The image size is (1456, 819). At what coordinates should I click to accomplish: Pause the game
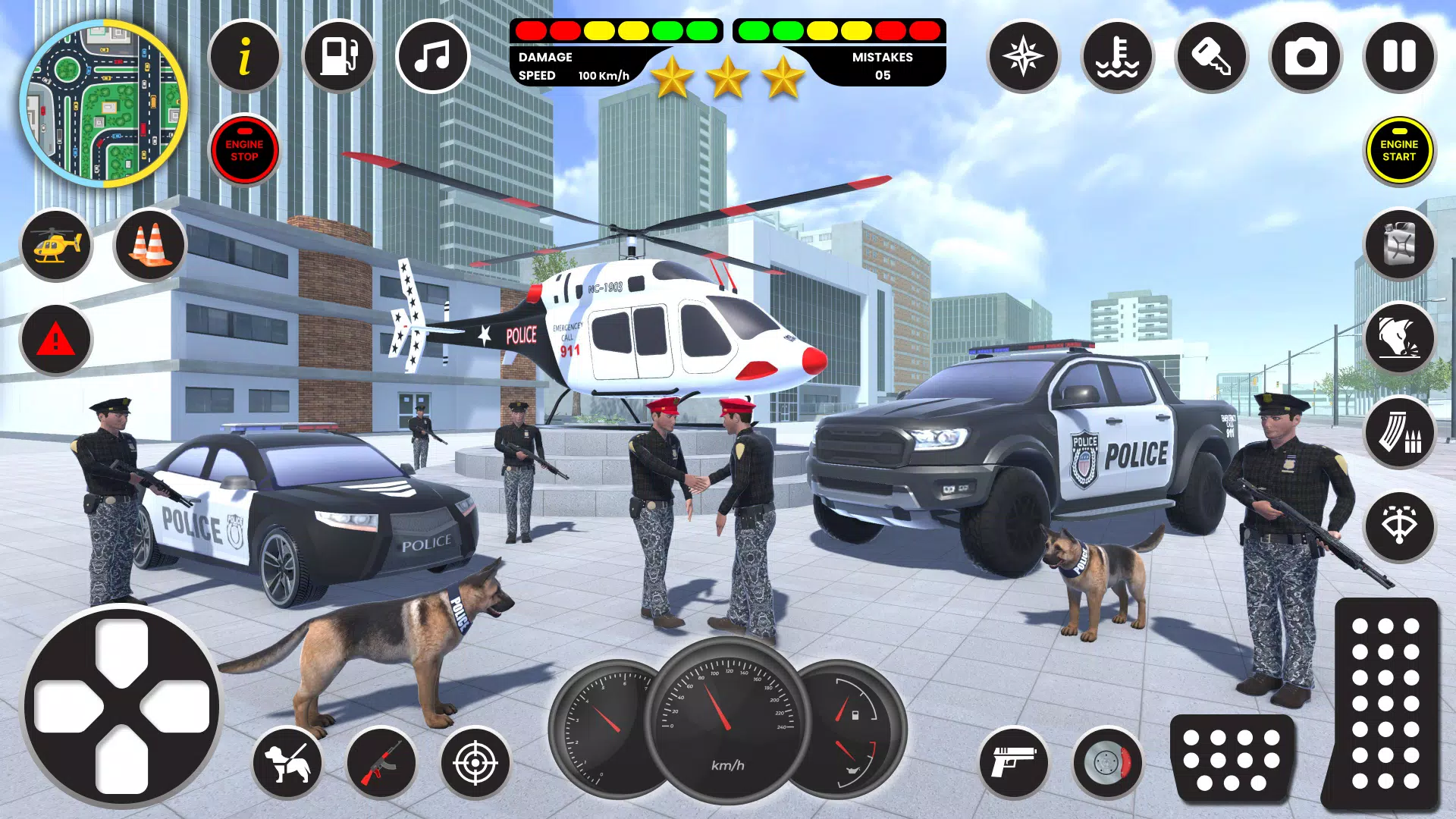pos(1399,57)
